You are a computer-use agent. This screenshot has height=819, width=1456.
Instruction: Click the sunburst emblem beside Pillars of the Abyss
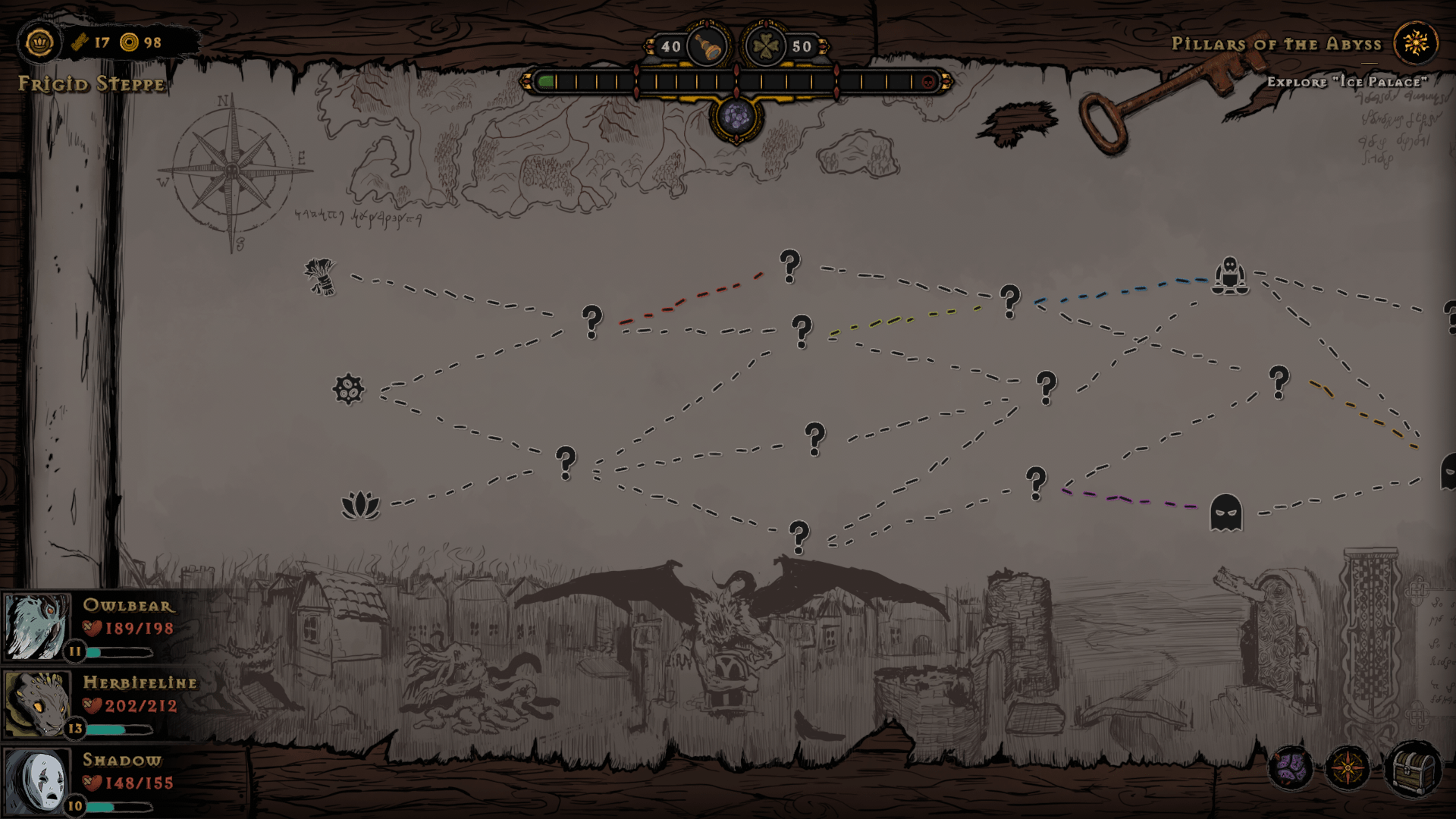point(1417,43)
